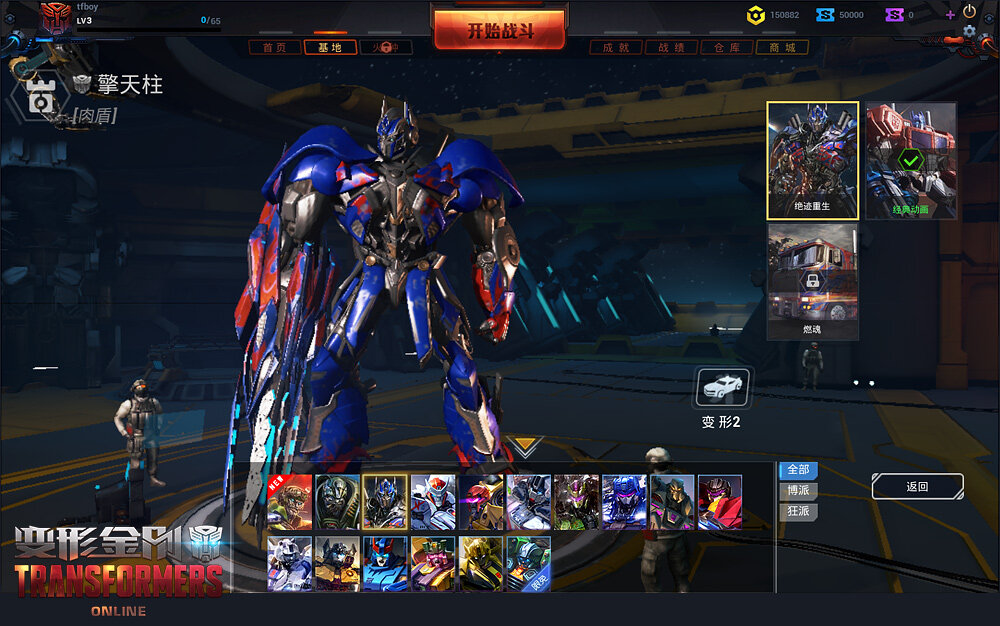This screenshot has height=626, width=1000.
Task: Go to the 商城 shop tab
Action: (x=782, y=47)
